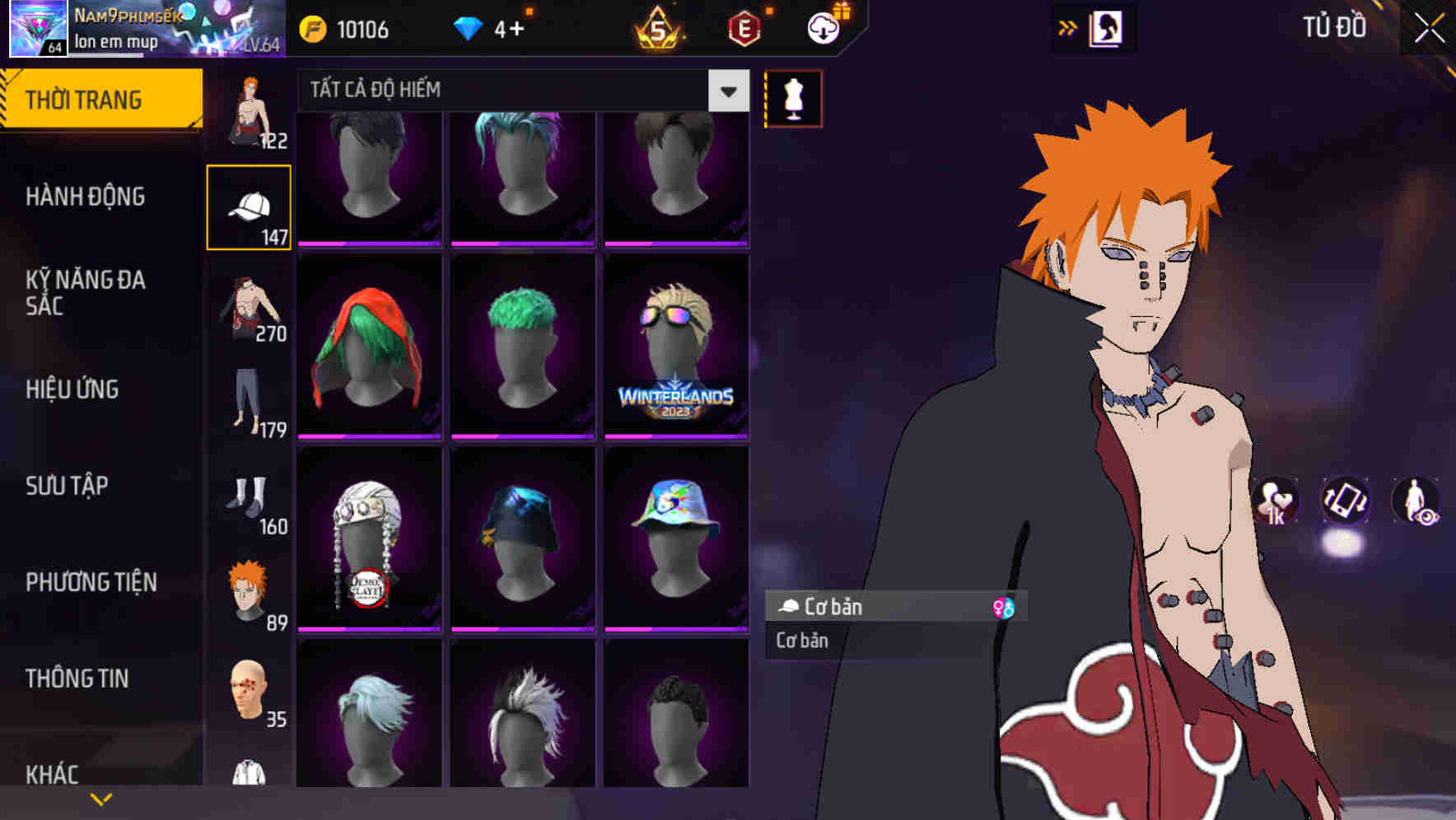This screenshot has width=1456, height=820.
Task: Expand the yellow double chevron near top right
Action: [x=1068, y=27]
